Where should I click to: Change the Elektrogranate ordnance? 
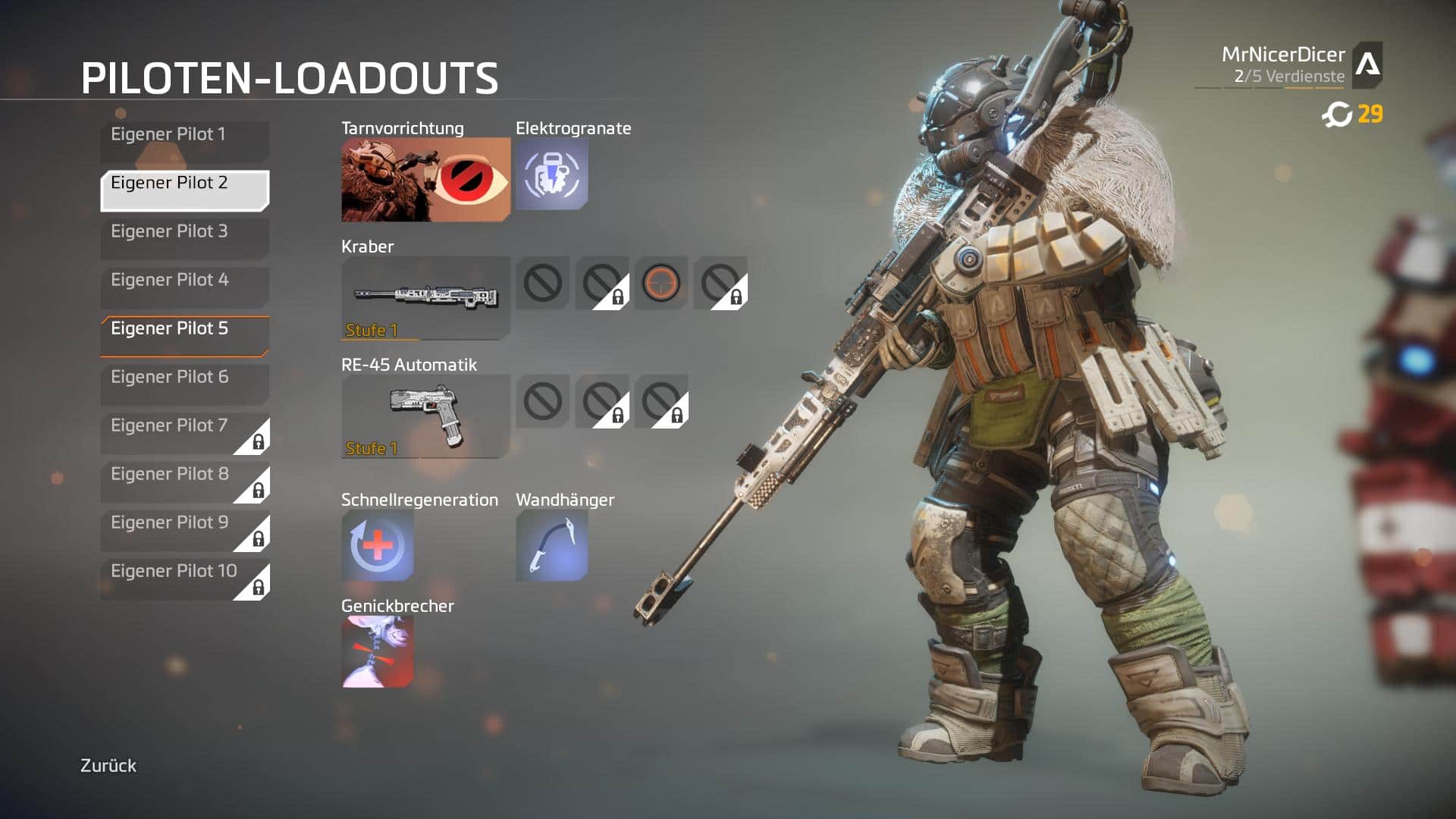click(551, 174)
